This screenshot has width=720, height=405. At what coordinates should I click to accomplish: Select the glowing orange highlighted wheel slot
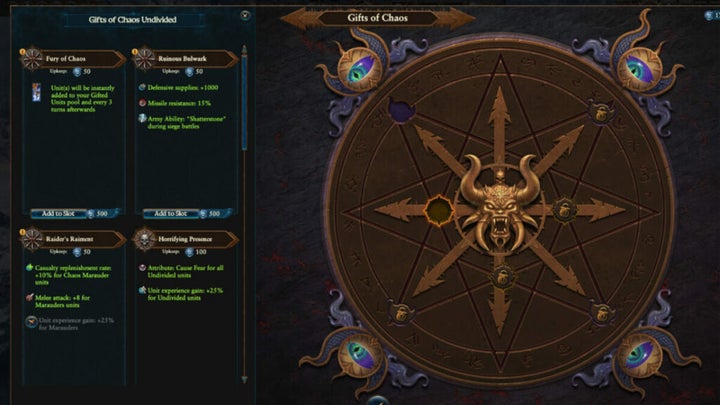(x=439, y=210)
